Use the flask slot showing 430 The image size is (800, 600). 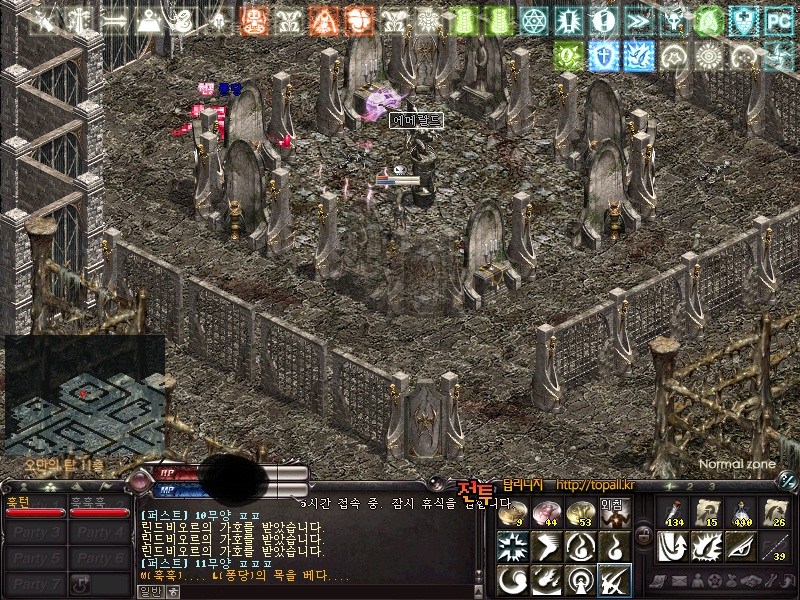(x=740, y=513)
